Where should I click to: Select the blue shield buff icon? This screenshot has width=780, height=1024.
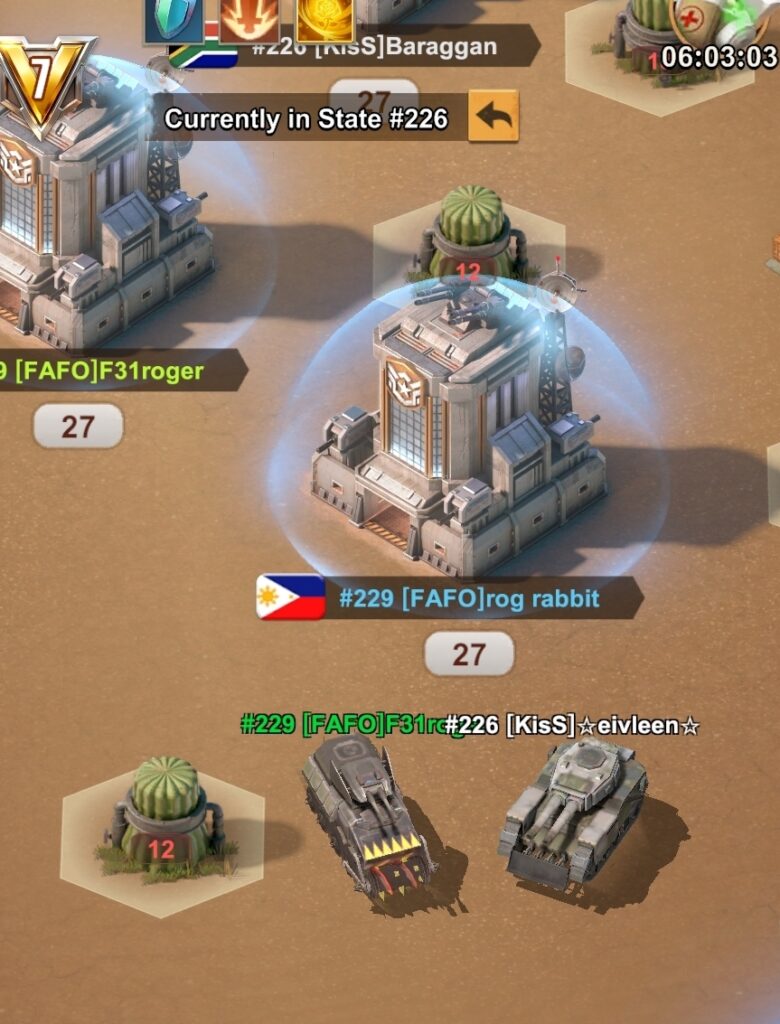coord(173,18)
